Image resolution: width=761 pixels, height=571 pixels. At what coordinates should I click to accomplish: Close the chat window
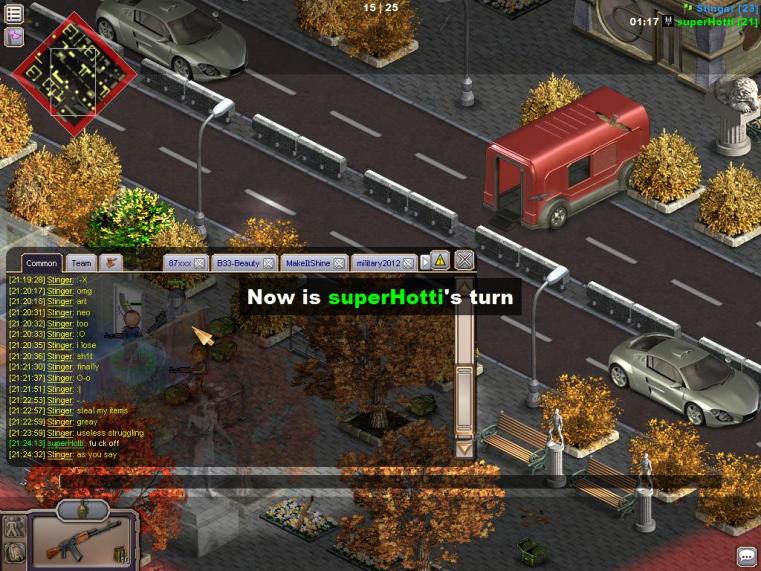pos(464,261)
